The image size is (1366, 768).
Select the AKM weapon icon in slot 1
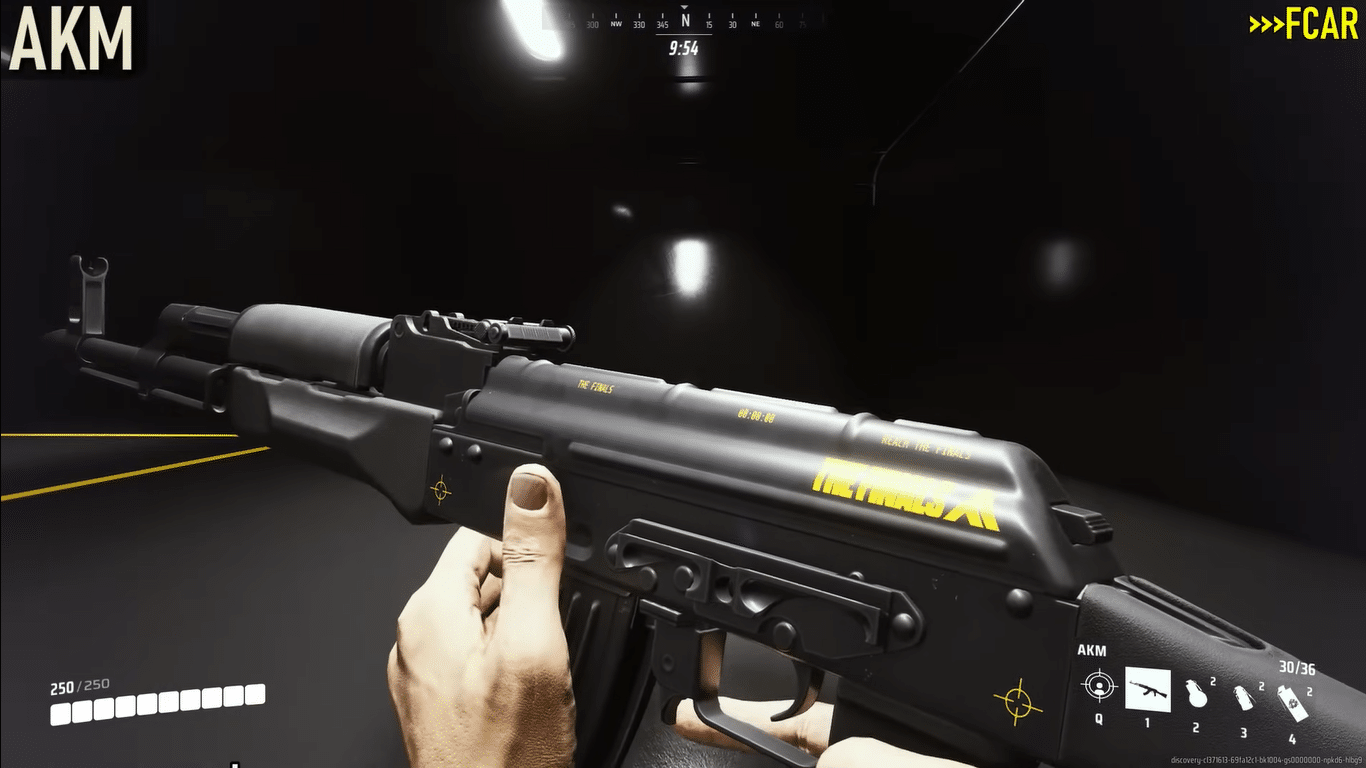(x=1147, y=689)
